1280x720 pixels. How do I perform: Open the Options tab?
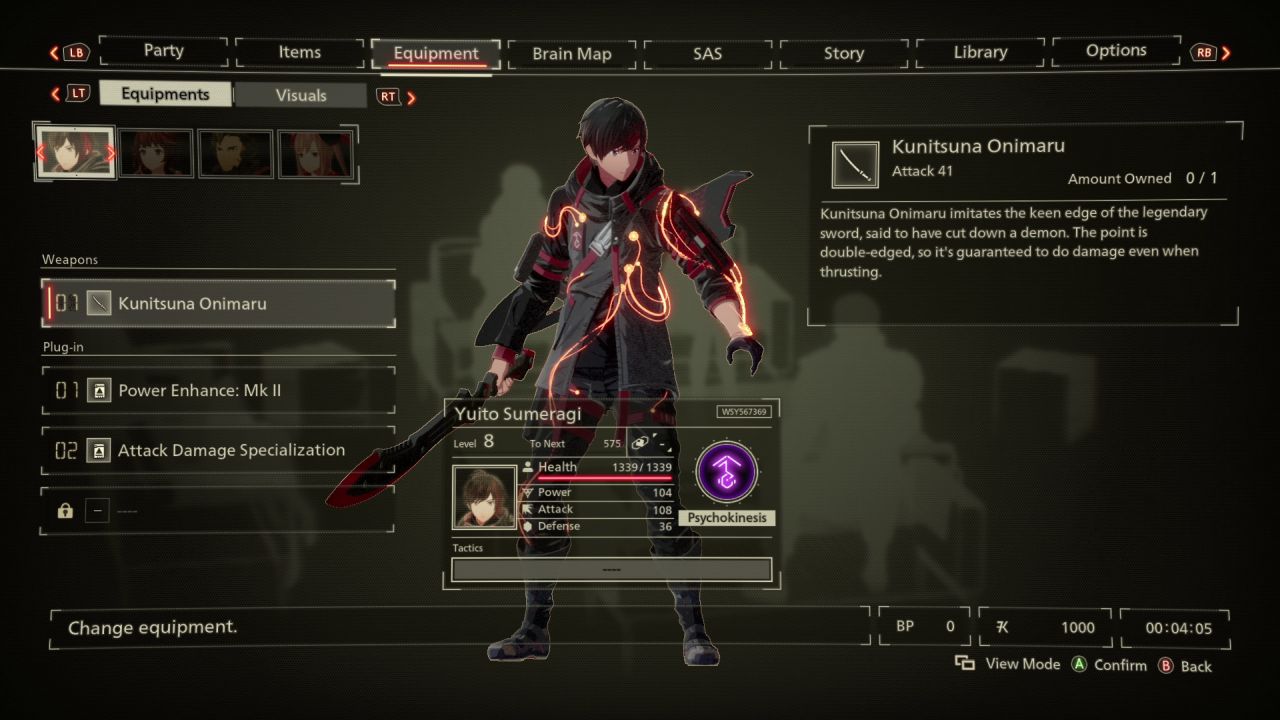pos(1115,51)
